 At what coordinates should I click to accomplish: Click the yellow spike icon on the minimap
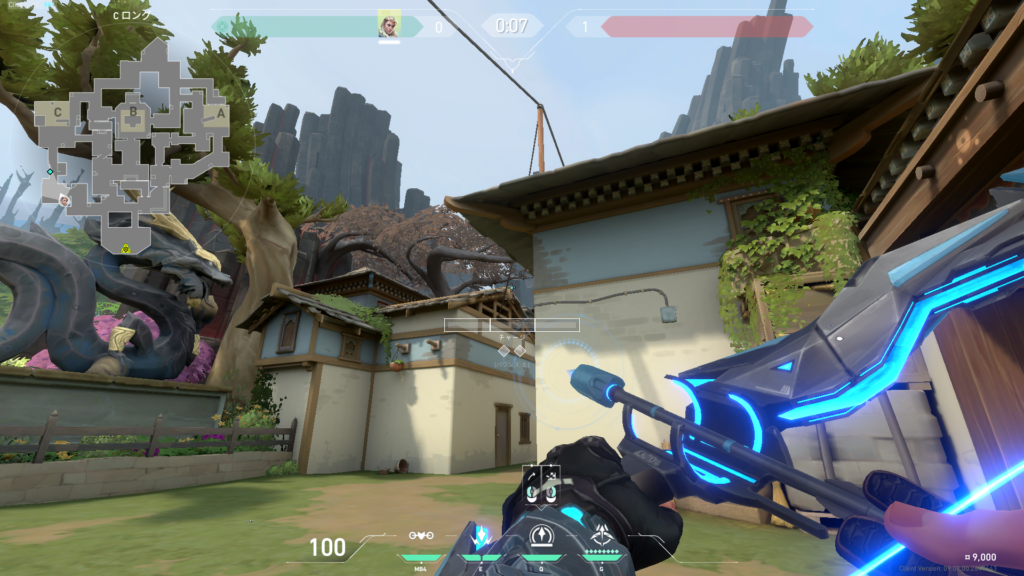[x=126, y=247]
